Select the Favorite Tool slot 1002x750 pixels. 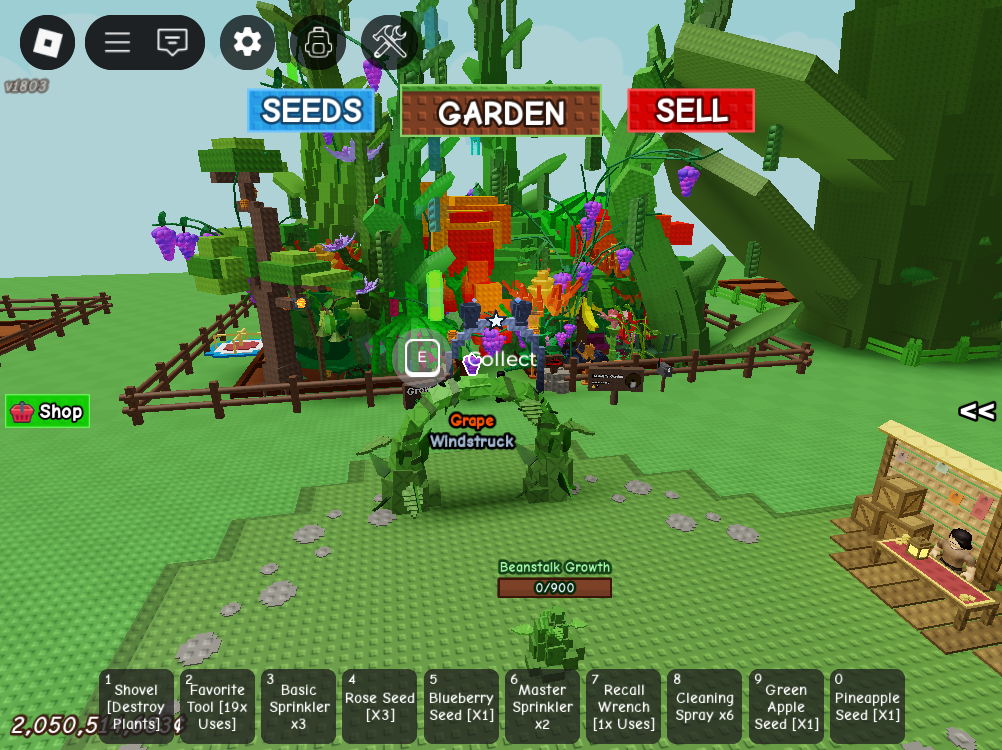(217, 706)
